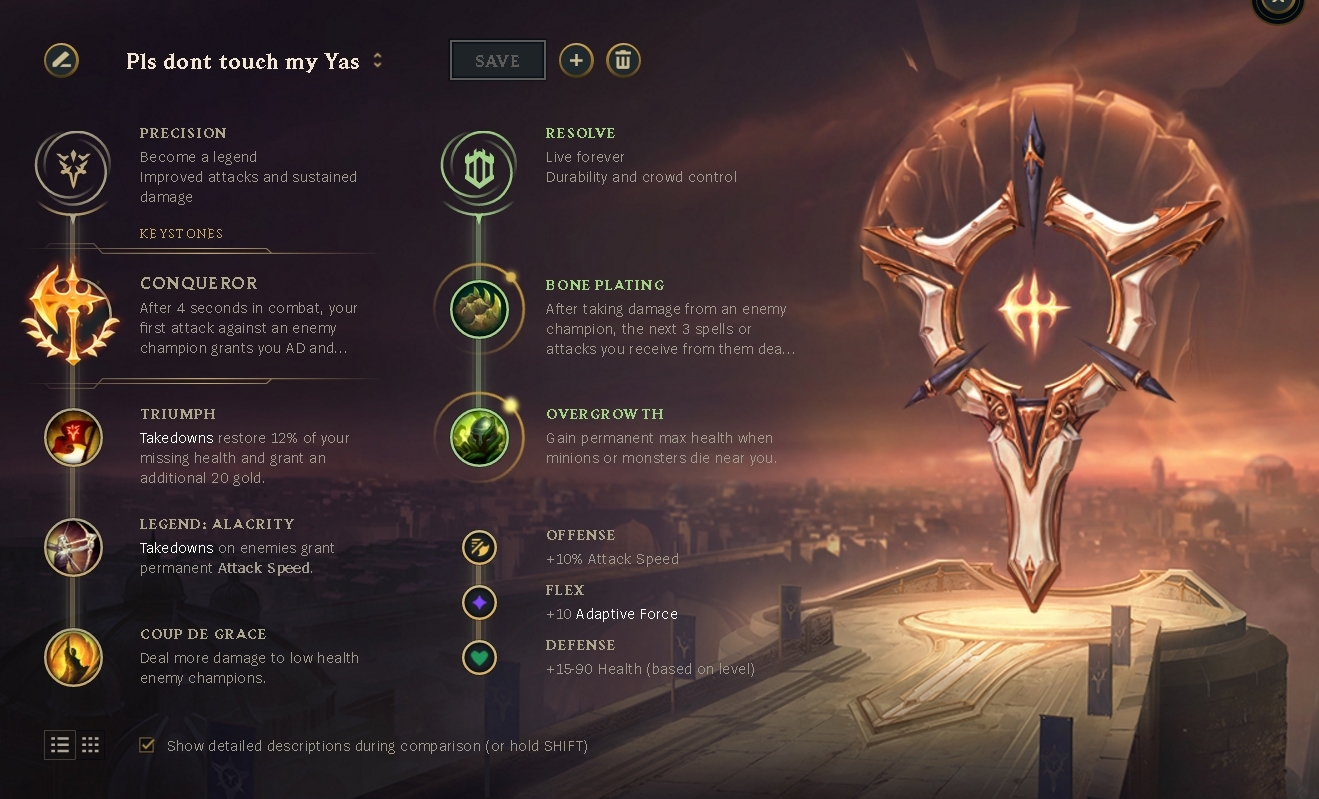1319x799 pixels.
Task: Select the Health defense shard
Action: point(479,657)
